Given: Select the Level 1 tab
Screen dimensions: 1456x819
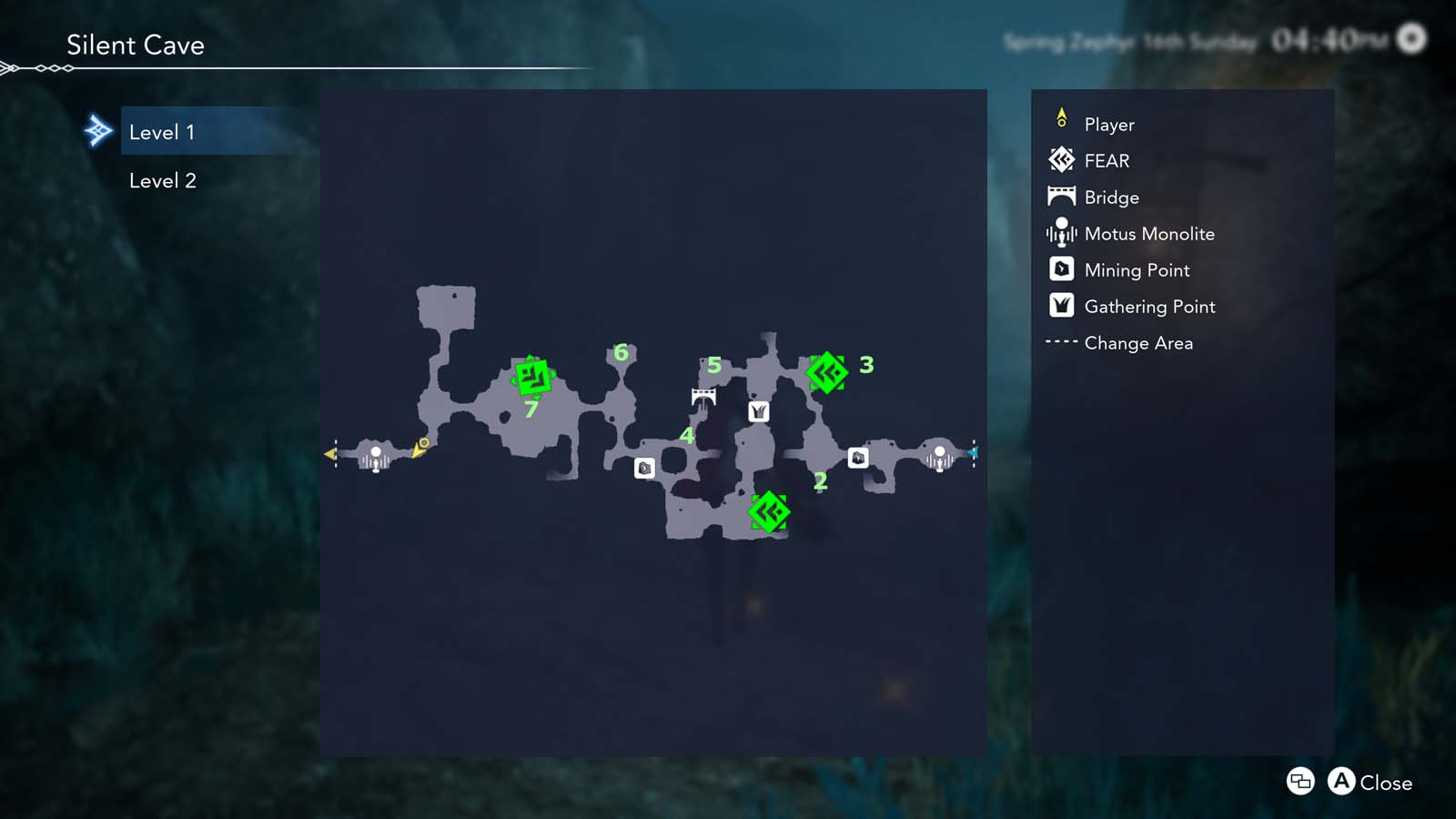Looking at the screenshot, I should (x=163, y=131).
